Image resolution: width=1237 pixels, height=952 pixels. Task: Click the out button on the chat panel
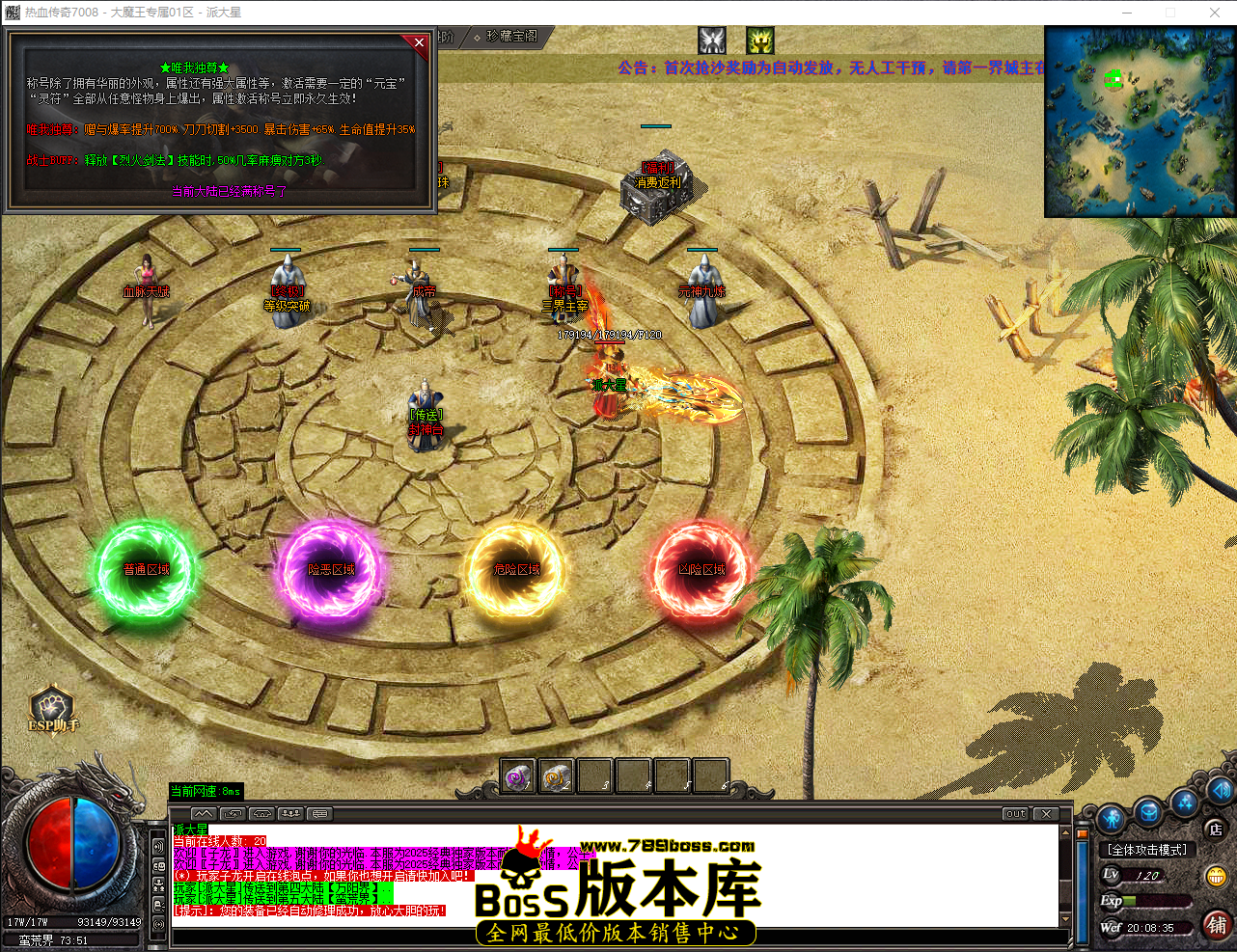pos(1014,813)
